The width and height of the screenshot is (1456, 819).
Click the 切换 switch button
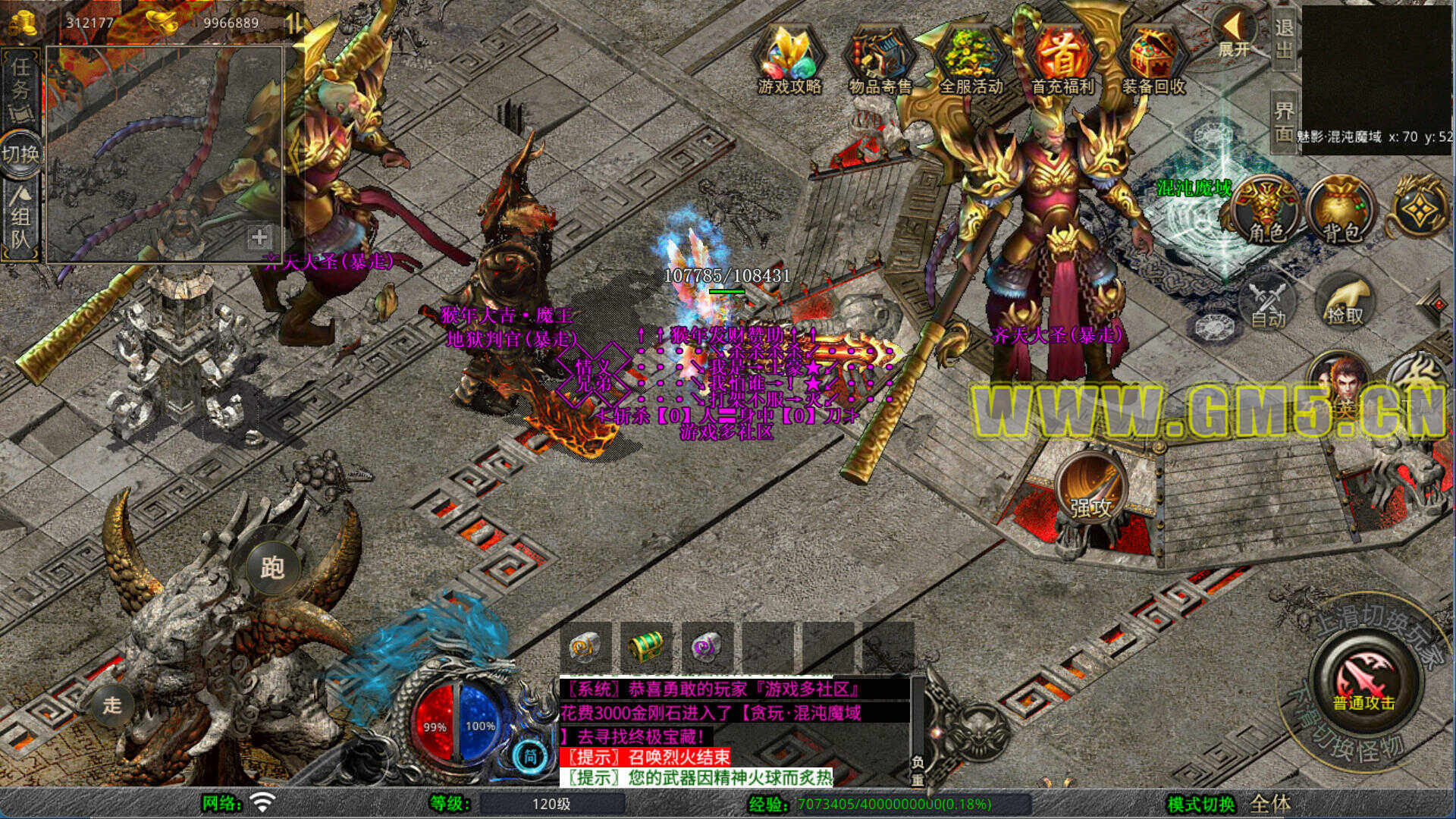point(20,155)
